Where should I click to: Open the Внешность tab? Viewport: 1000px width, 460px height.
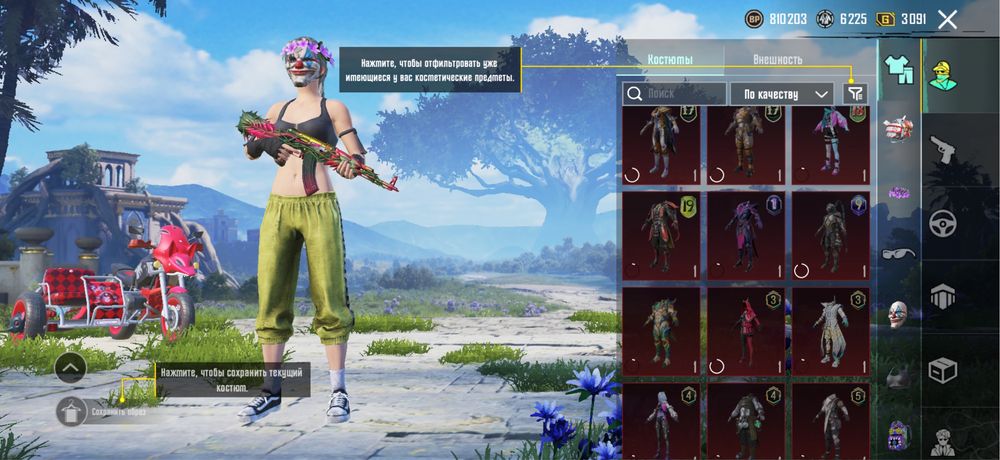[x=777, y=59]
